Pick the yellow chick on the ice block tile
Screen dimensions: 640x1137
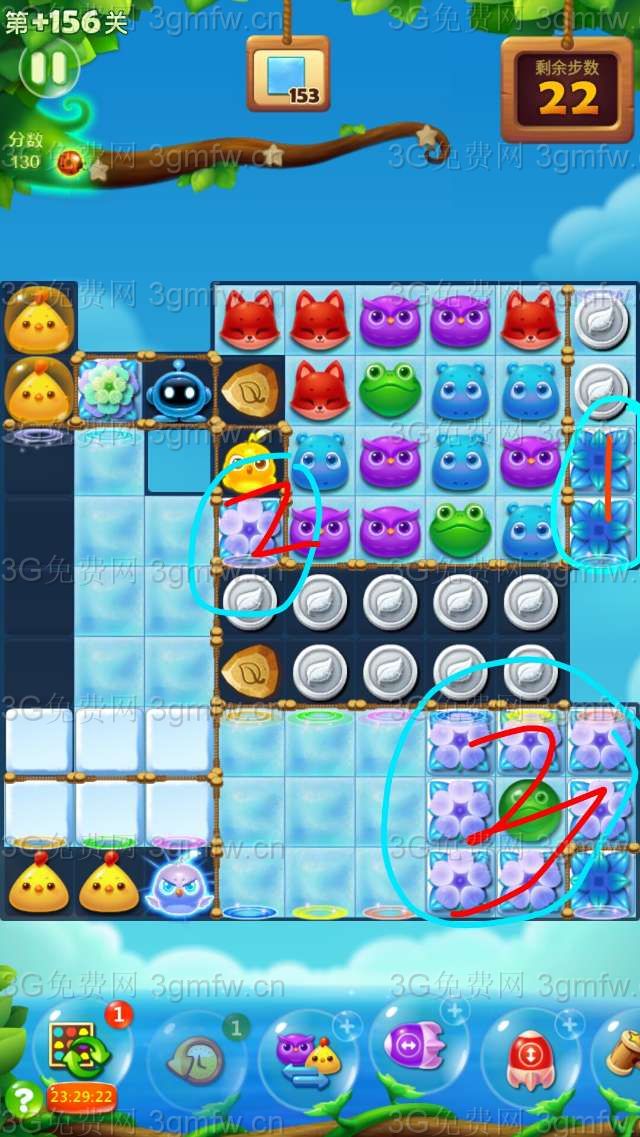(x=248, y=460)
